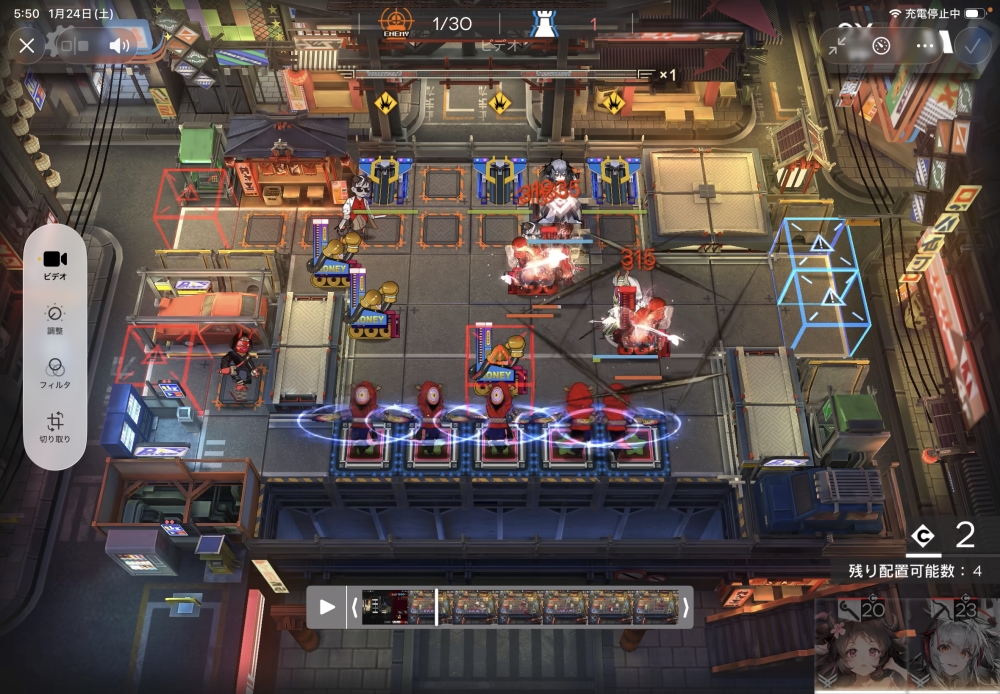Play the video clip in the timeline bar
The width and height of the screenshot is (1000, 694).
point(327,607)
